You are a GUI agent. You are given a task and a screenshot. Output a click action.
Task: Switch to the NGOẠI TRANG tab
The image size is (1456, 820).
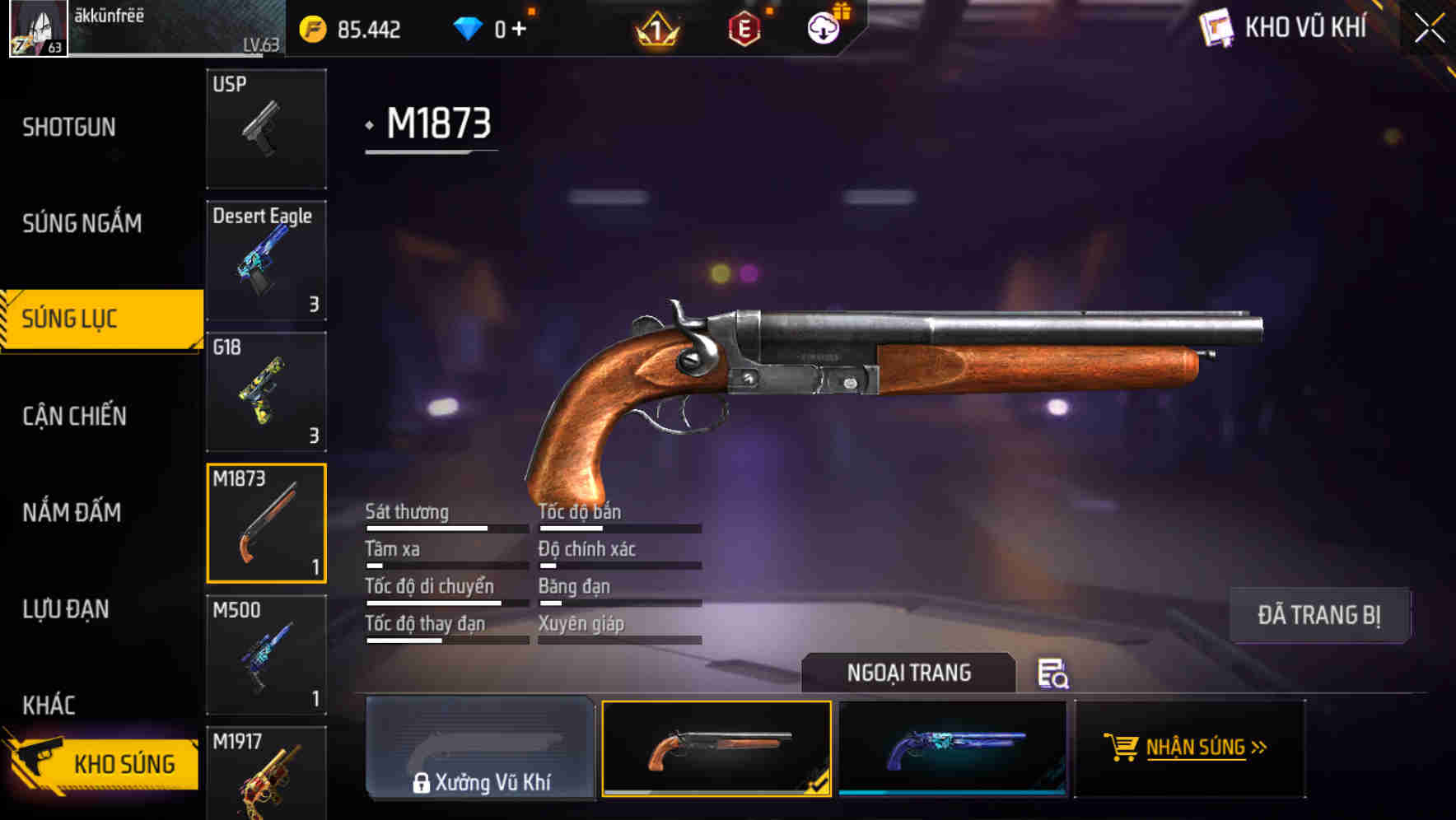[910, 672]
